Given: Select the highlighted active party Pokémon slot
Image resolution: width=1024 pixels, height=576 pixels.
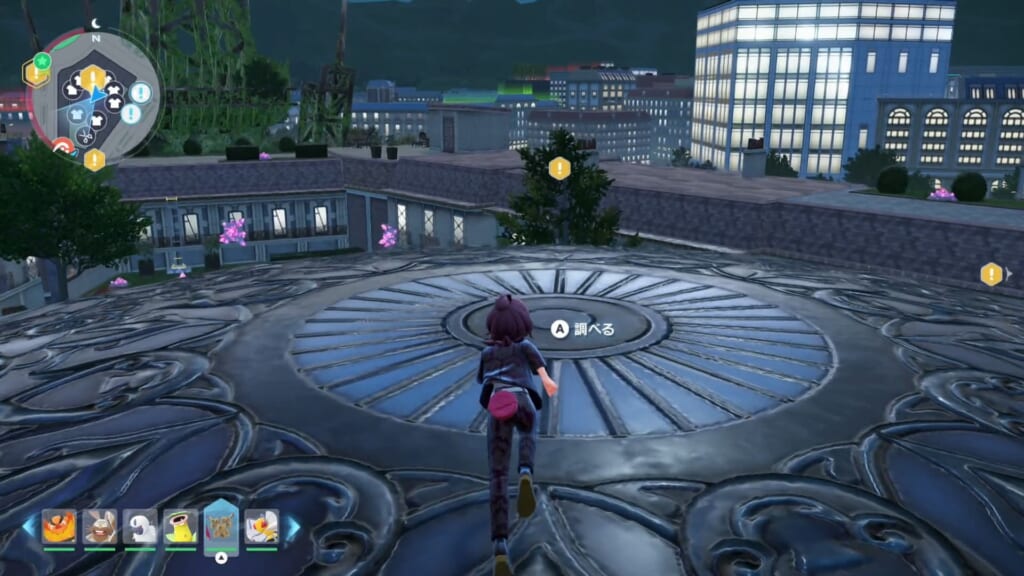Looking at the screenshot, I should [x=221, y=526].
